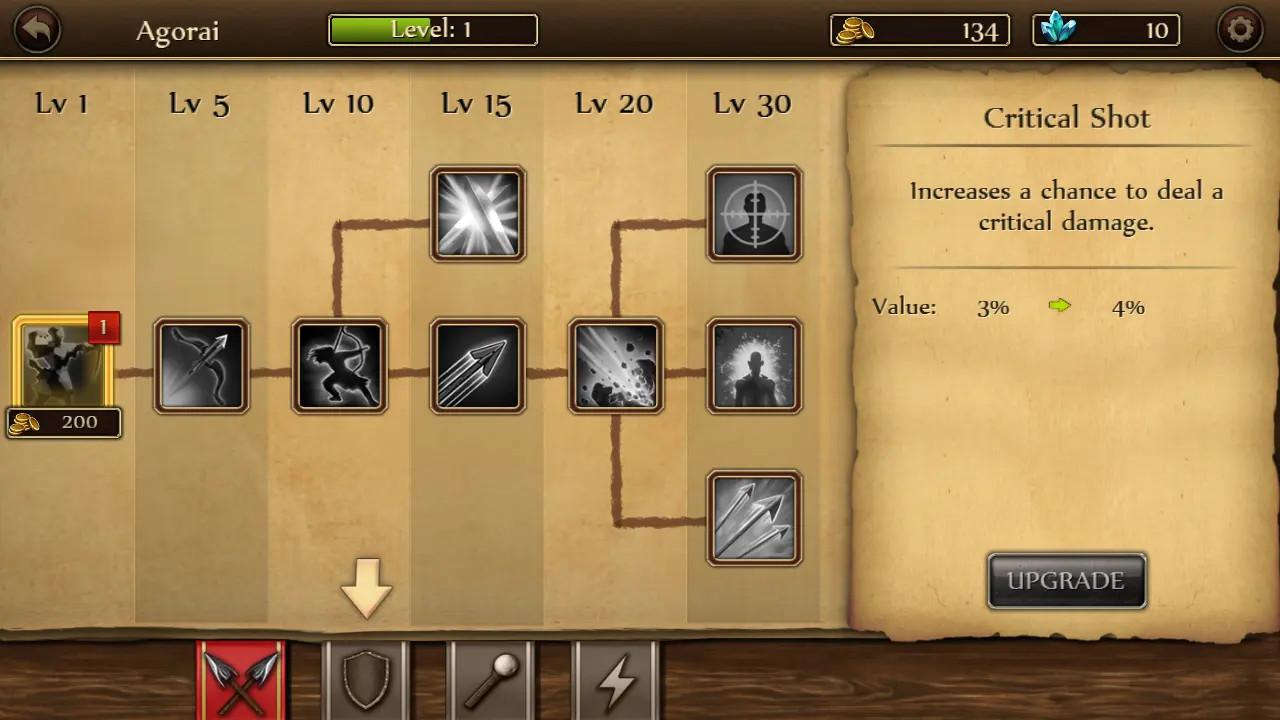Open the gear settings menu
The image size is (1280, 720).
[x=1240, y=30]
